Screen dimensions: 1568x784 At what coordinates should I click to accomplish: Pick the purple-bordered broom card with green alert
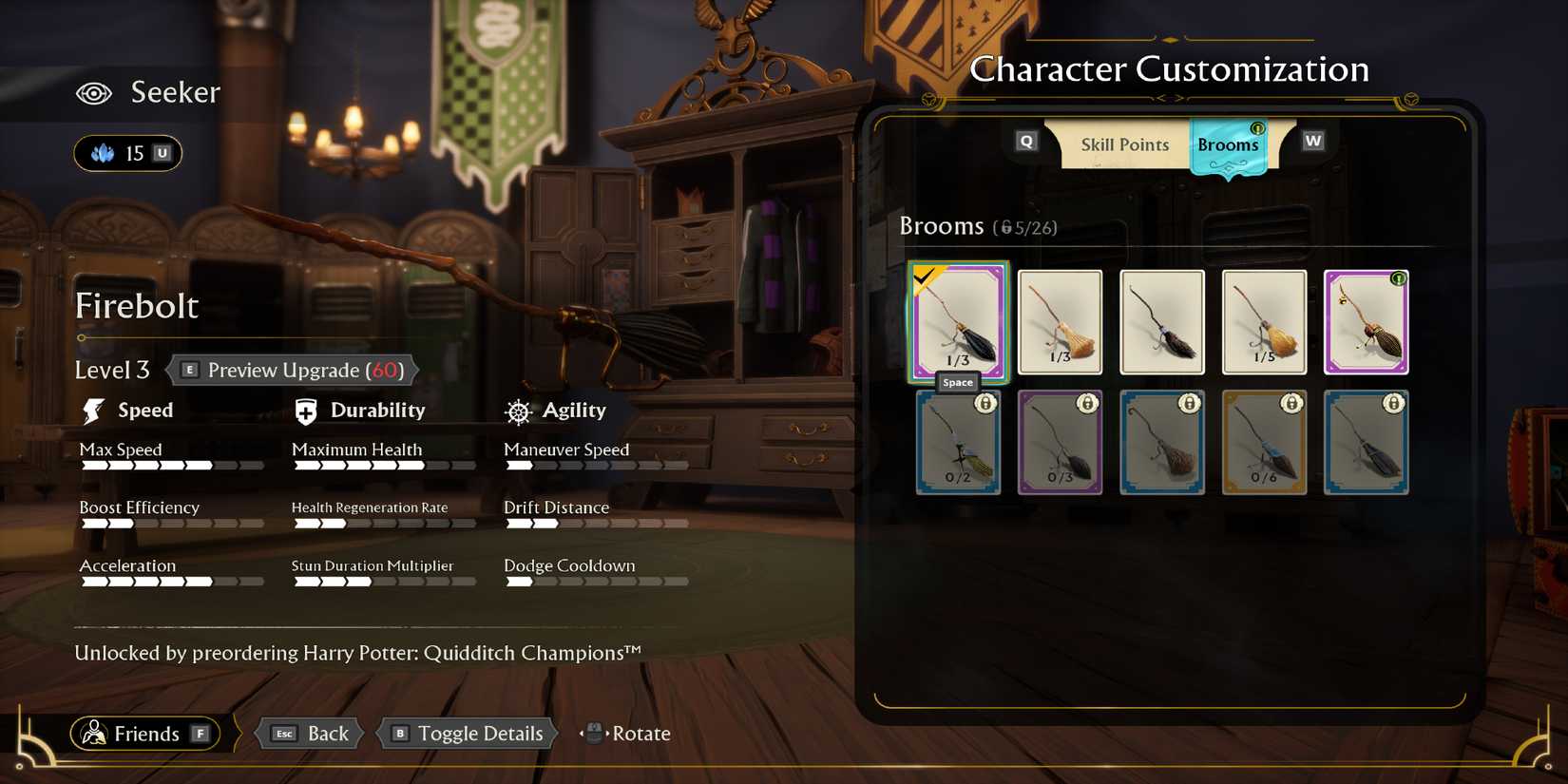[1366, 322]
